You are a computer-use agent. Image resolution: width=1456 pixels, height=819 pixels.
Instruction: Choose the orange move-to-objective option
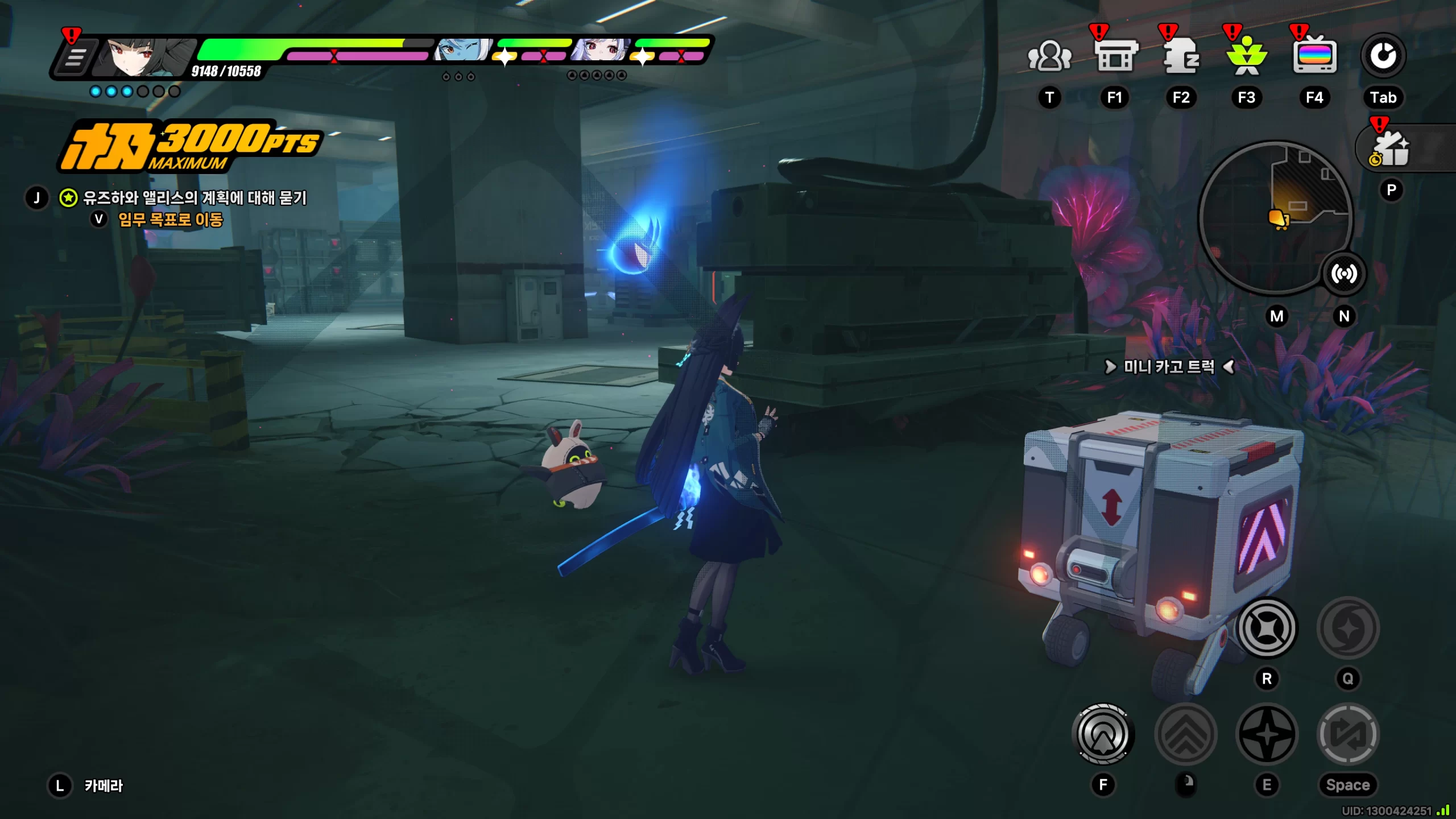170,220
